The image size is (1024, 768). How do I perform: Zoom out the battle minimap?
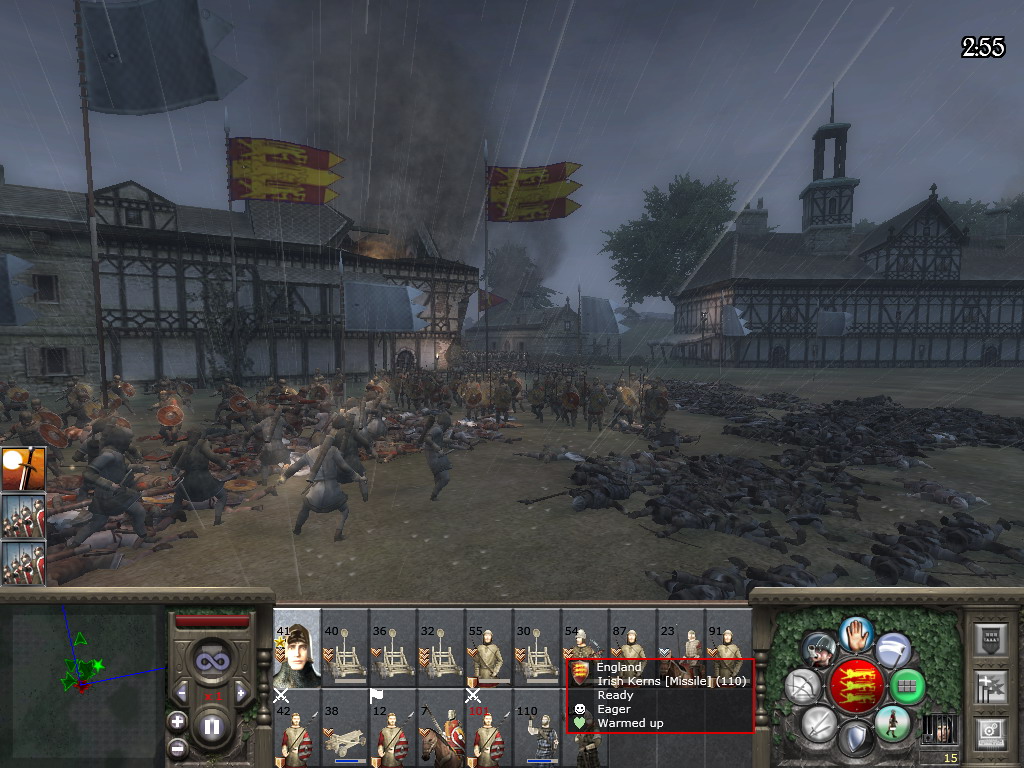(177, 747)
